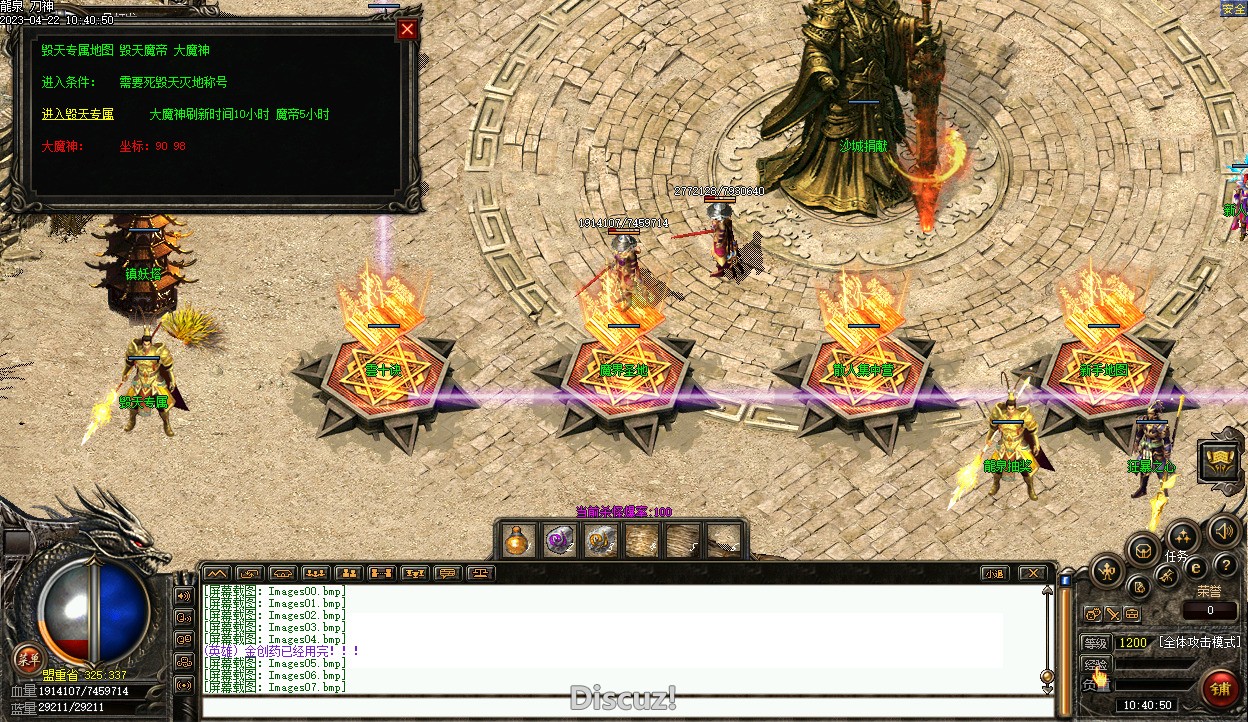Open the round red 铺 shop button
1248x722 pixels.
[1220, 688]
